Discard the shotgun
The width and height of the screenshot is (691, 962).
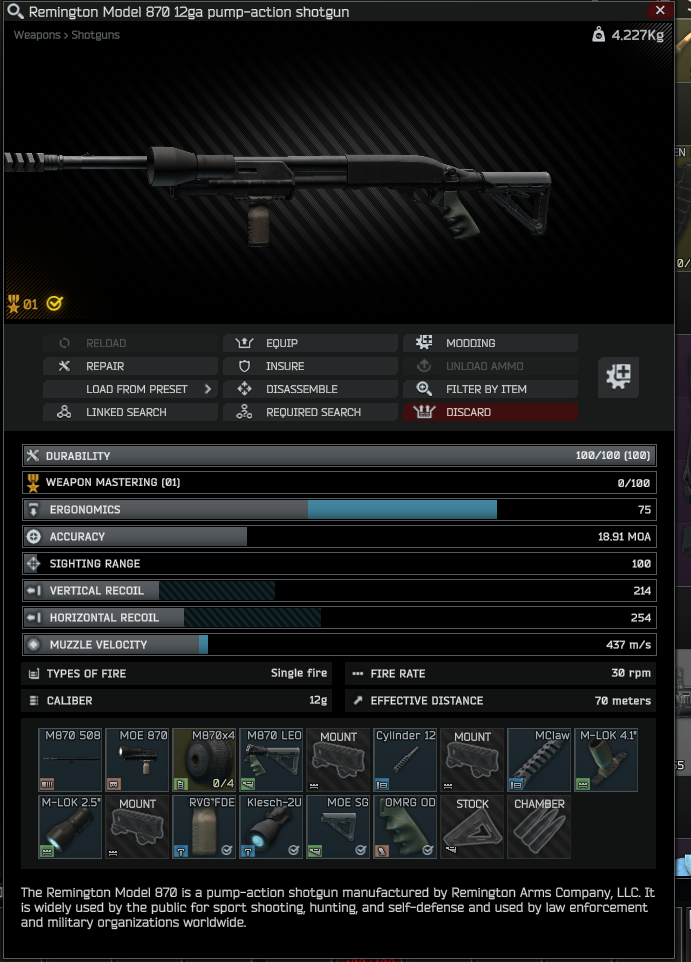[490, 412]
